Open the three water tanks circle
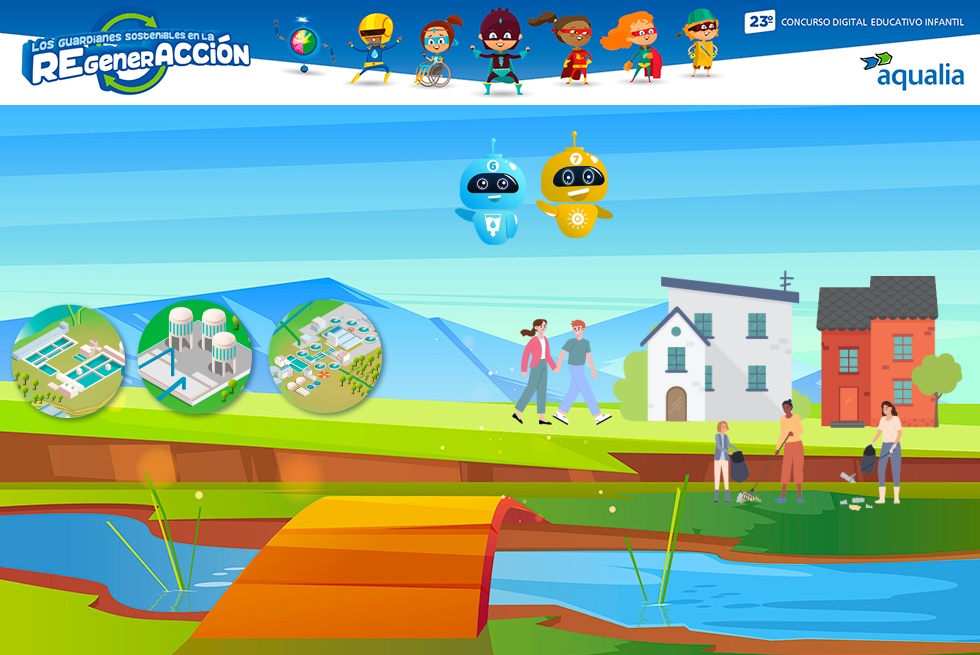Image resolution: width=980 pixels, height=655 pixels. click(x=196, y=356)
